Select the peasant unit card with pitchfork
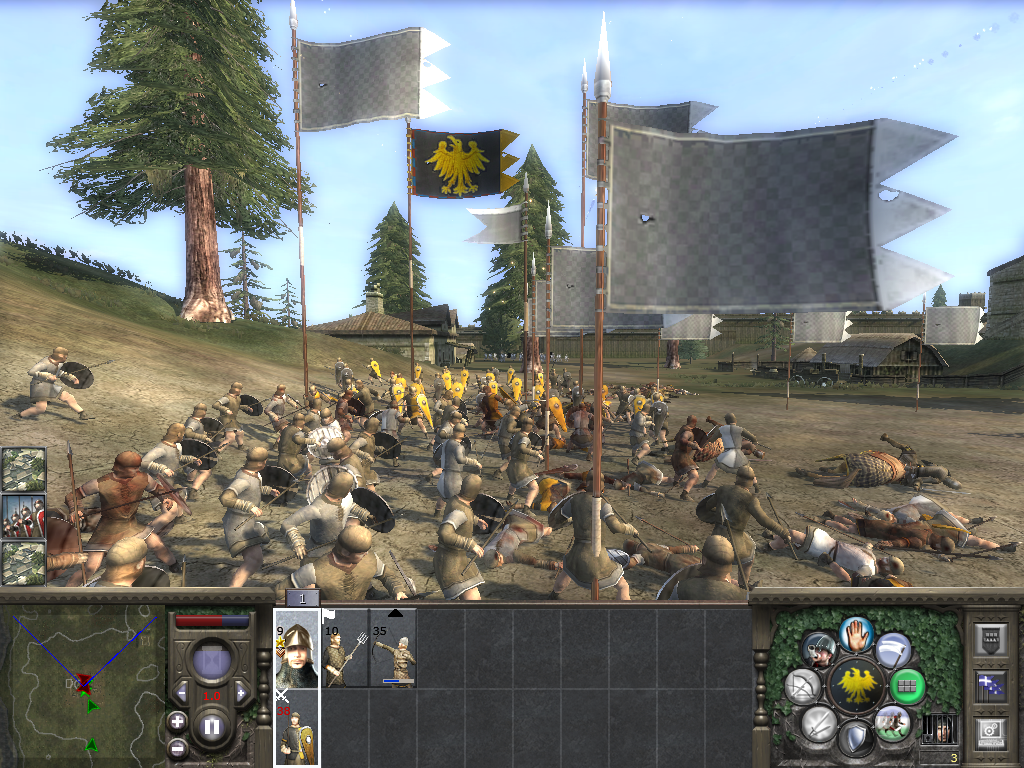 (x=345, y=648)
